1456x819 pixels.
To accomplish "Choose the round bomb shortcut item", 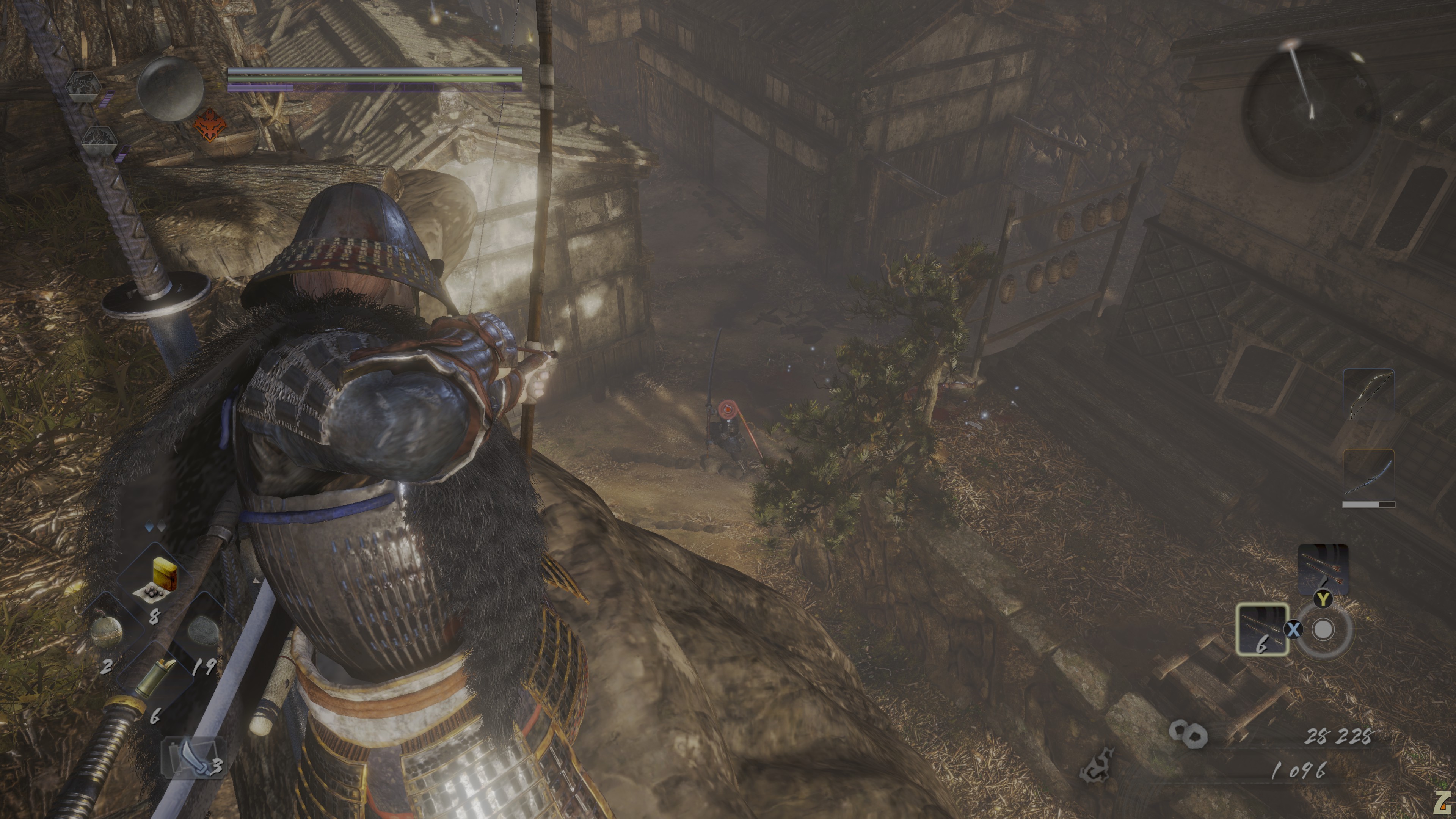I will 106,631.
